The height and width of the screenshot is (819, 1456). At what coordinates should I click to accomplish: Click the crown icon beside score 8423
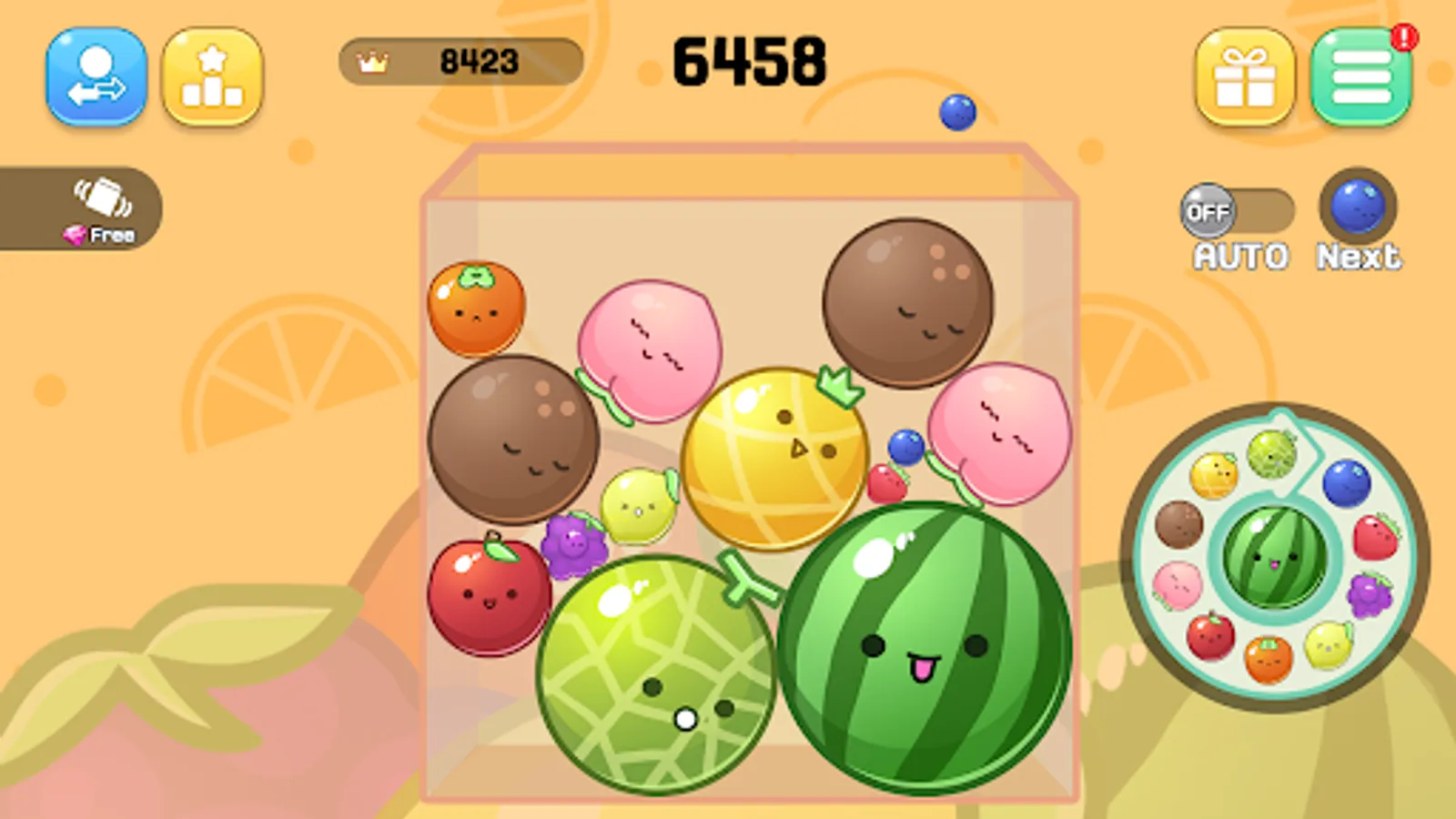click(x=372, y=62)
